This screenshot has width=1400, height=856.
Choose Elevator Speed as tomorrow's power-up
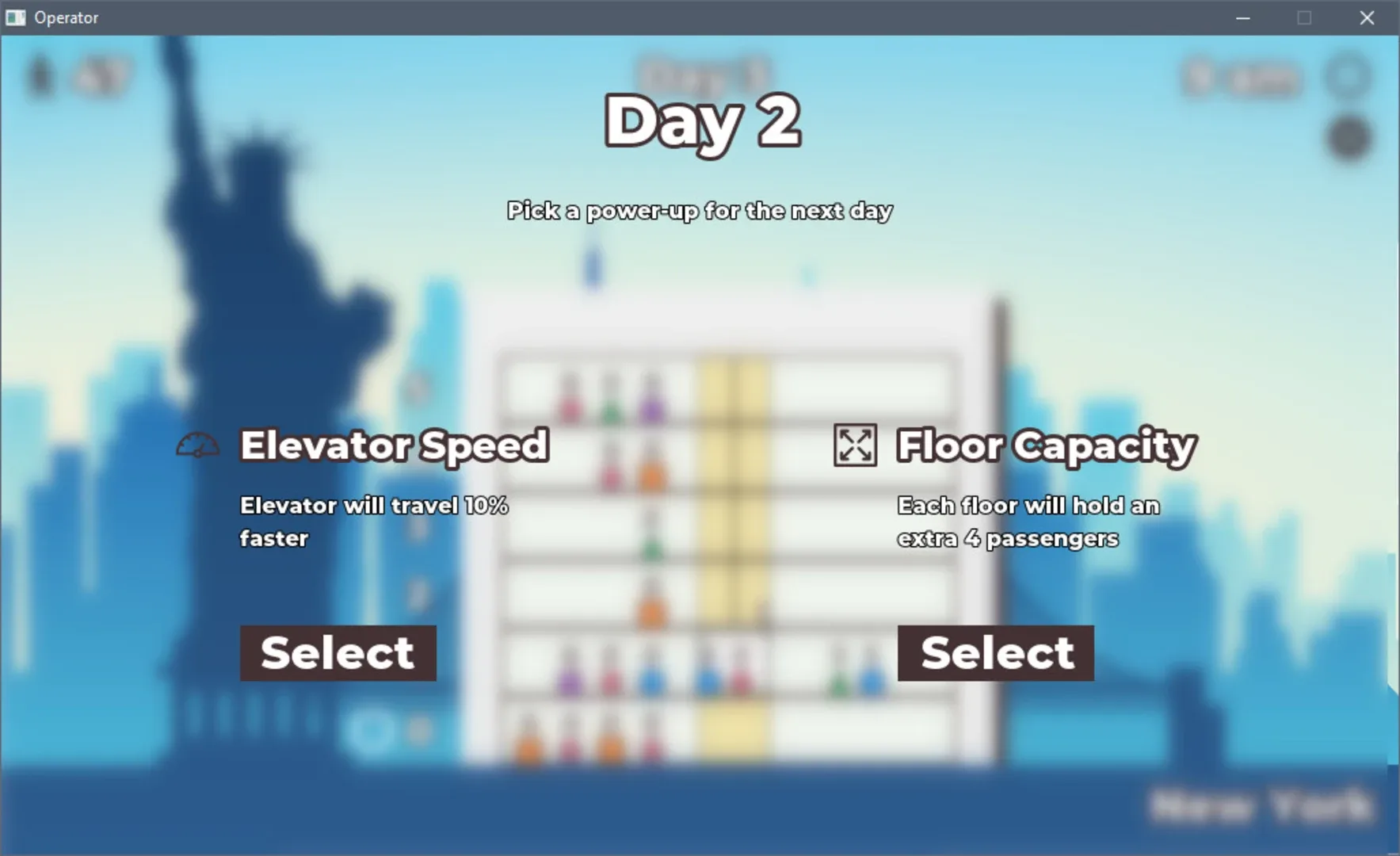click(338, 652)
